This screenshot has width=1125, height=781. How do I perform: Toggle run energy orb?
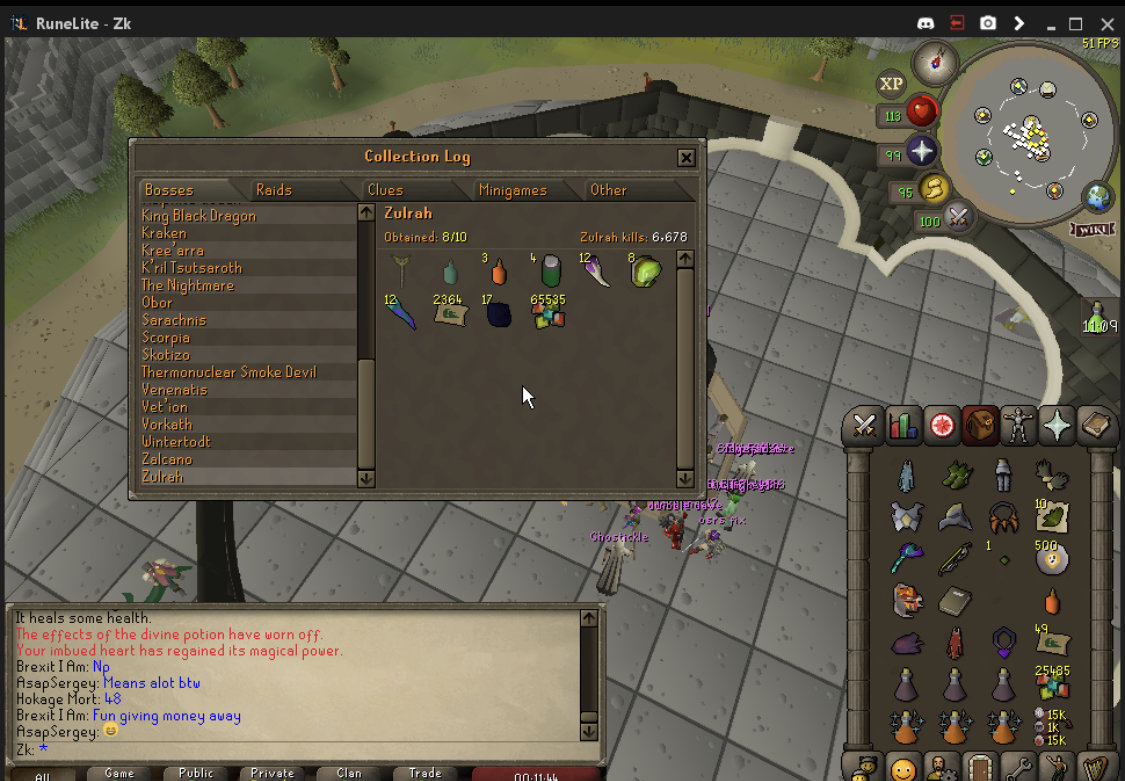click(x=933, y=188)
